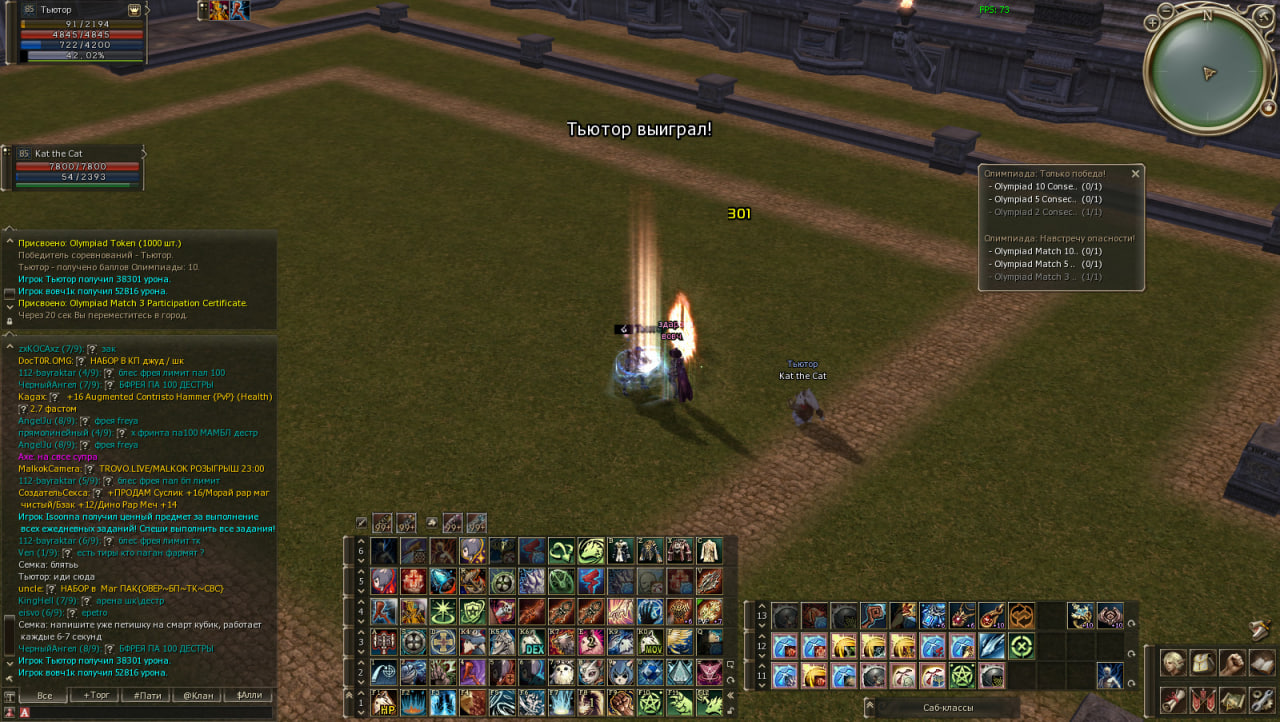Switch to the Все chat tab
This screenshot has height=722, width=1280.
point(44,695)
